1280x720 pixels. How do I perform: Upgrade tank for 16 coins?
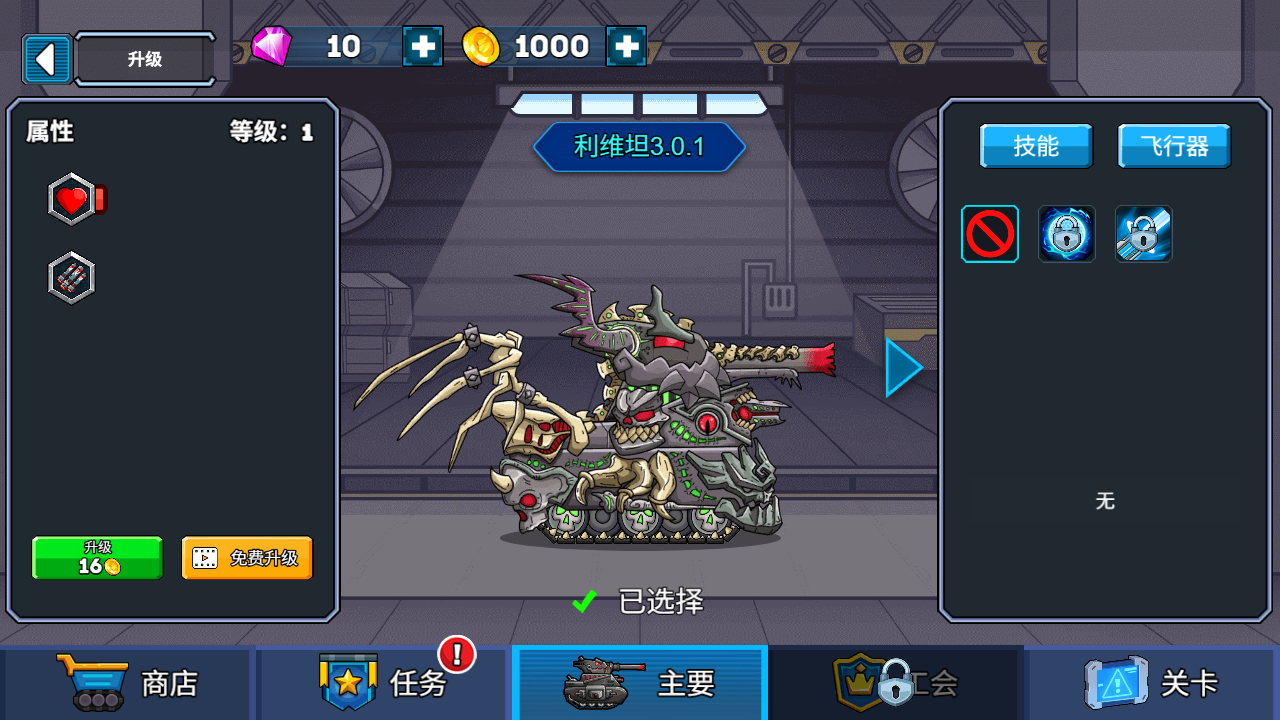[x=97, y=558]
